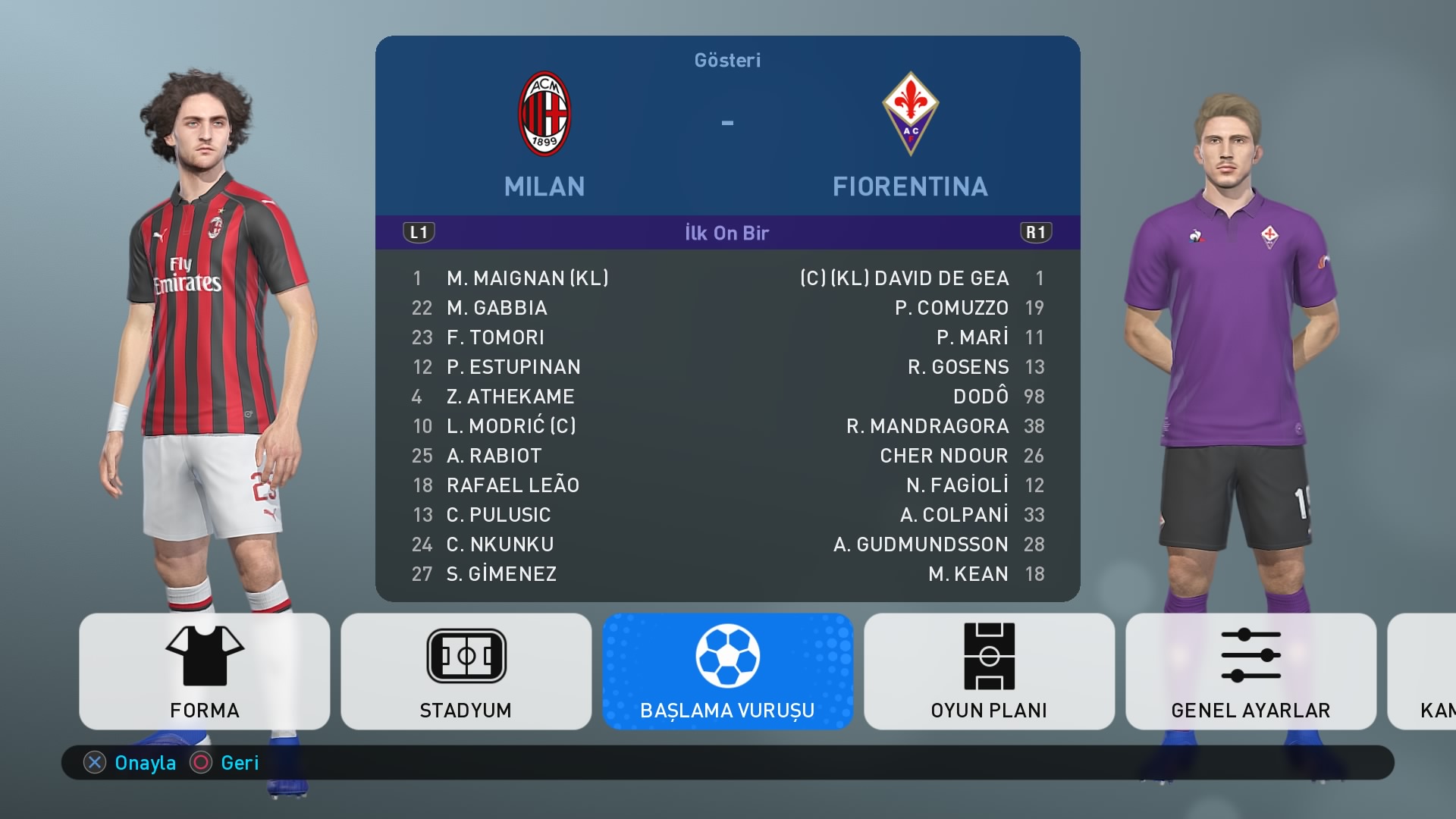
Task: Select GENEL AYARLAR settings tile
Action: pyautogui.click(x=1250, y=671)
